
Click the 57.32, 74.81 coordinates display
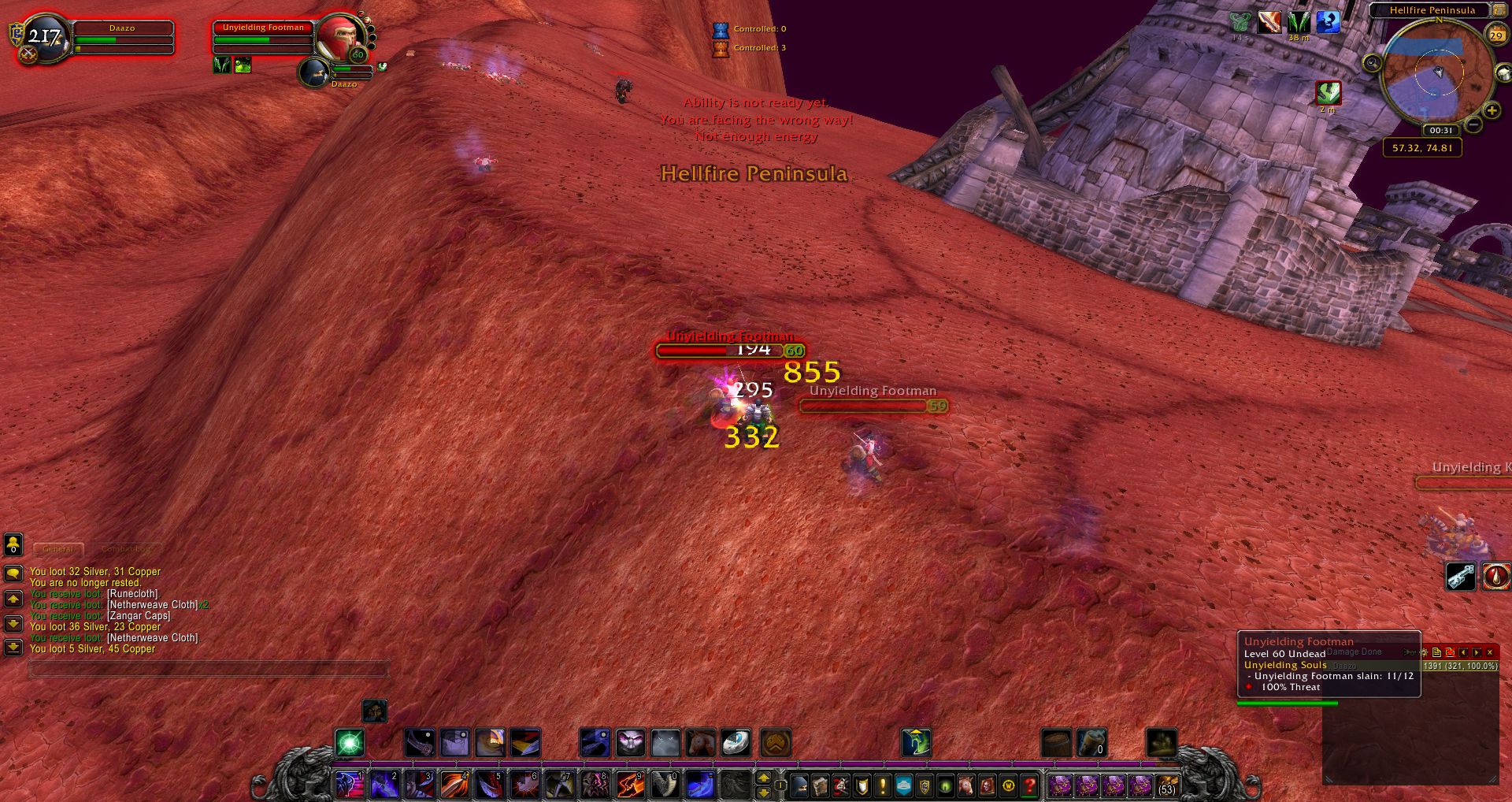click(1422, 147)
